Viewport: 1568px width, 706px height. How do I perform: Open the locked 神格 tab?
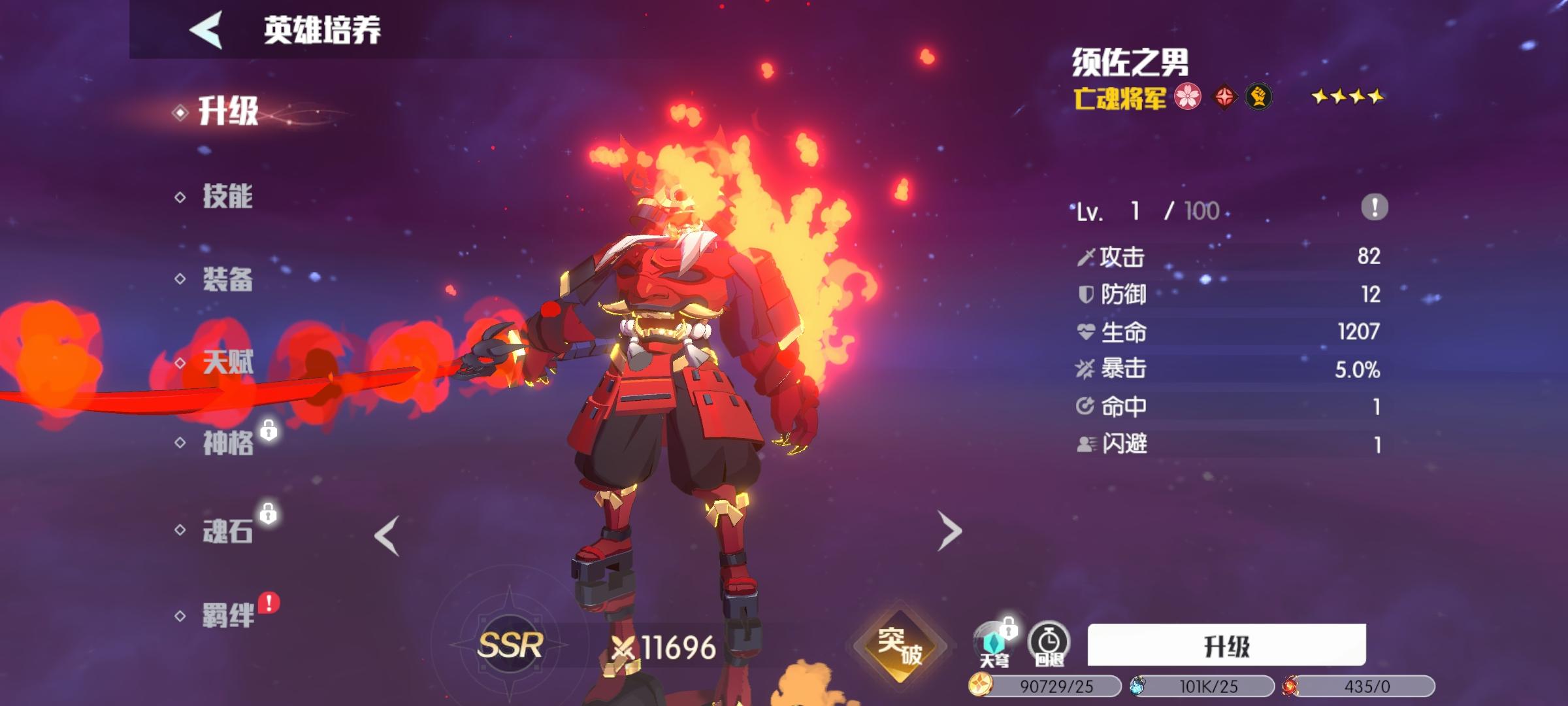point(228,443)
